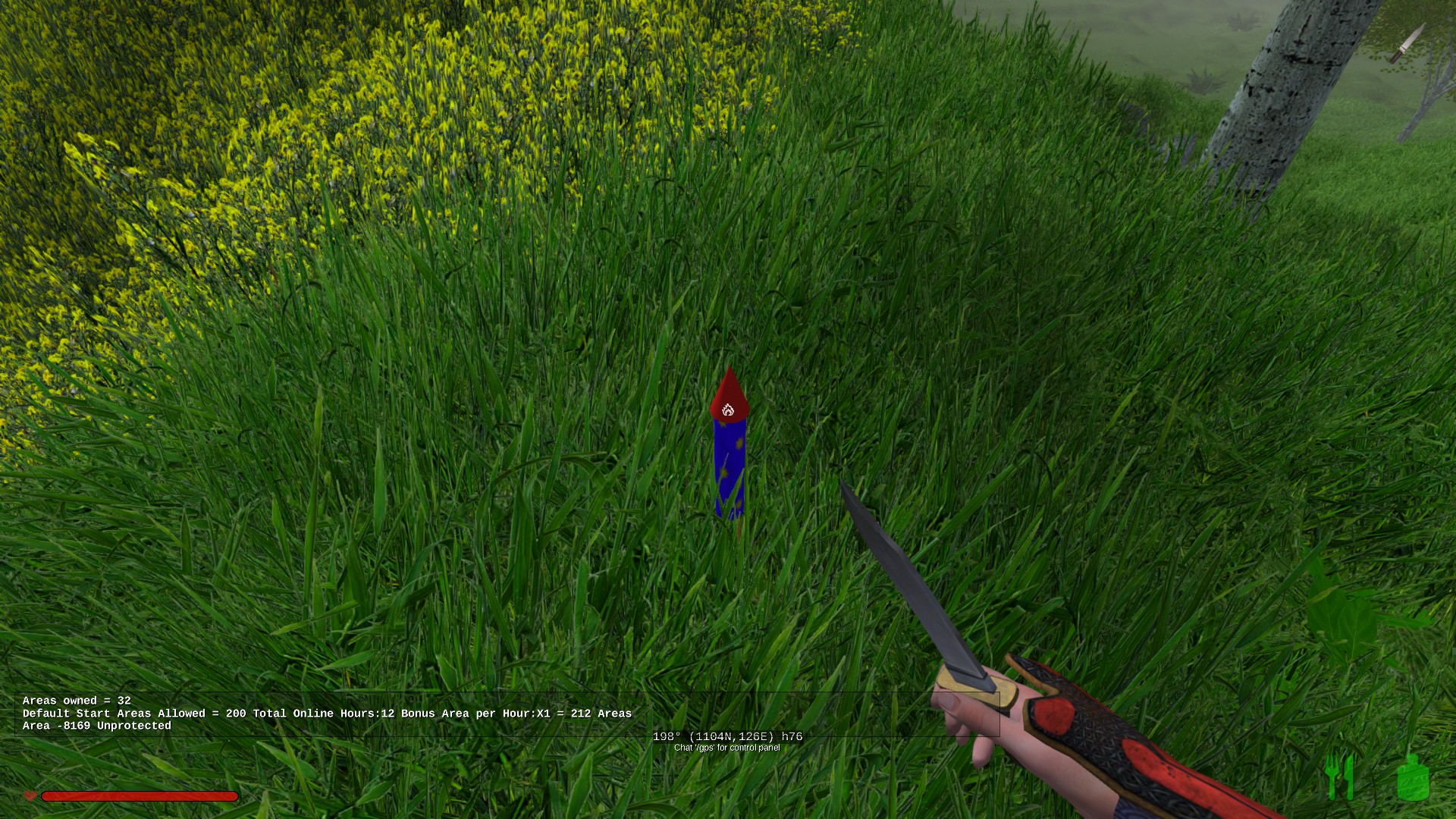Click the green water bottle thirst icon
The width and height of the screenshot is (1456, 819).
pyautogui.click(x=1413, y=778)
